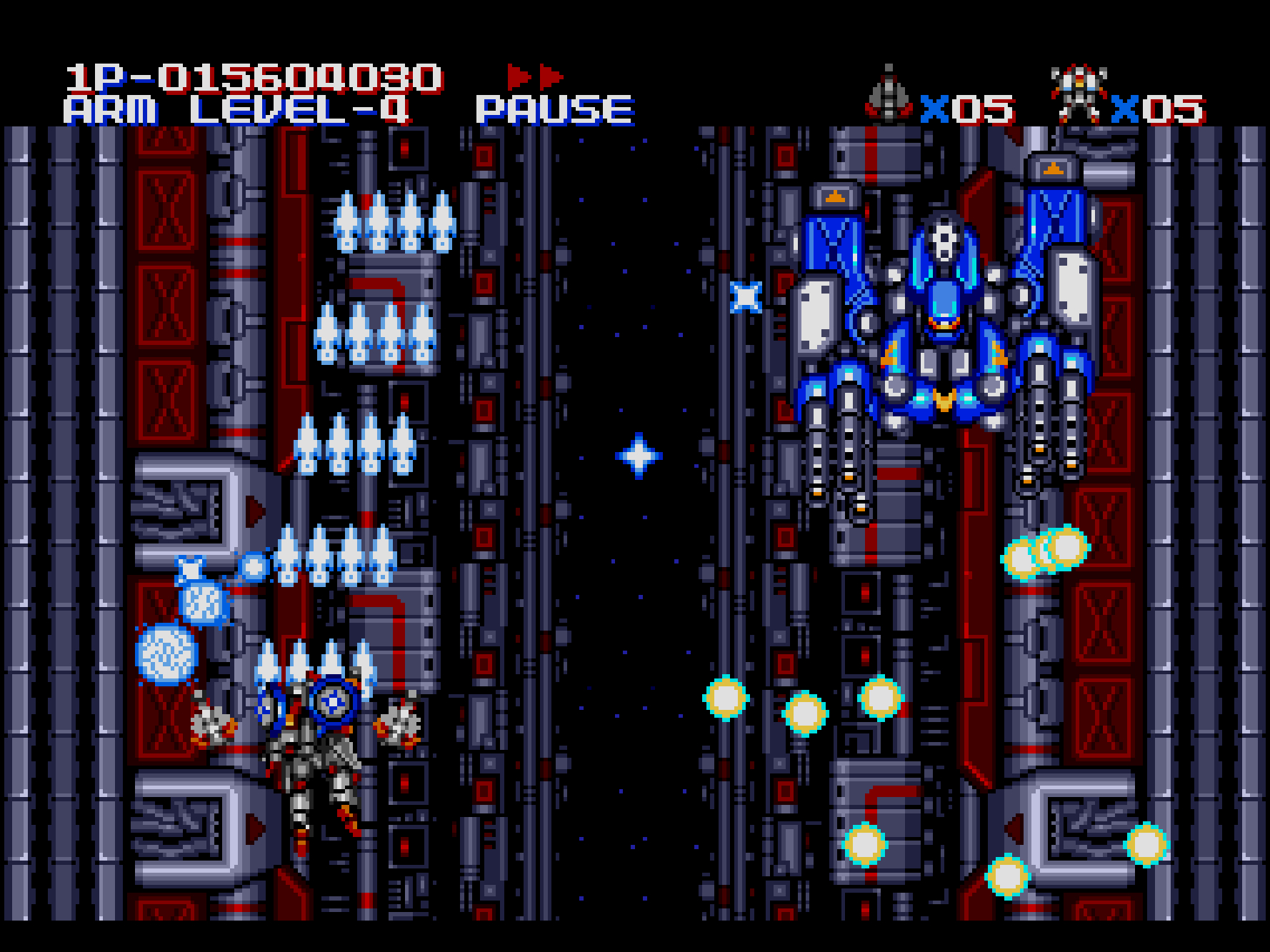Viewport: 1270px width, 952px height.
Task: Click the PAUSE label
Action: coord(555,110)
